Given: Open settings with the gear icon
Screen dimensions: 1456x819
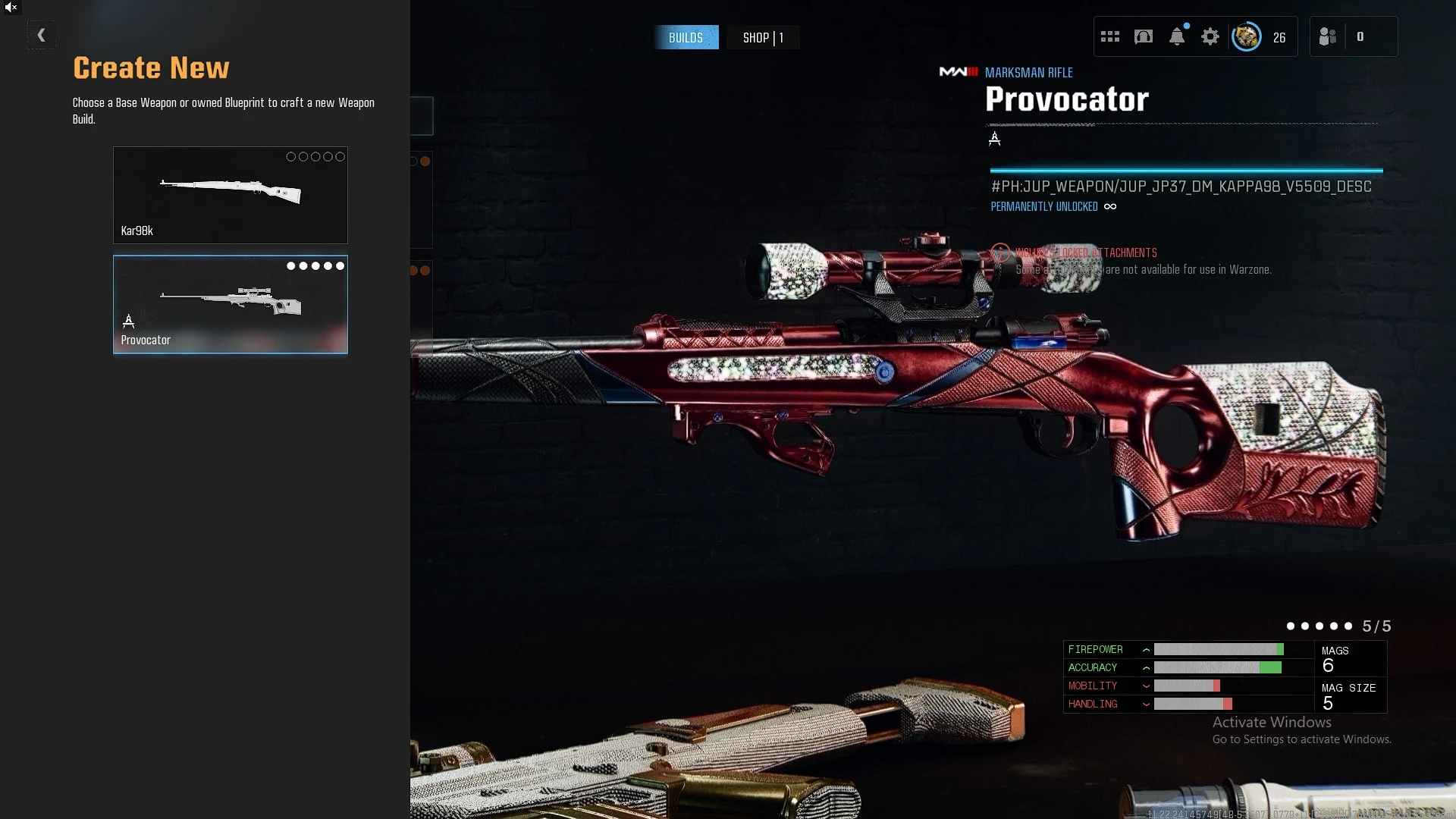Looking at the screenshot, I should (1210, 36).
